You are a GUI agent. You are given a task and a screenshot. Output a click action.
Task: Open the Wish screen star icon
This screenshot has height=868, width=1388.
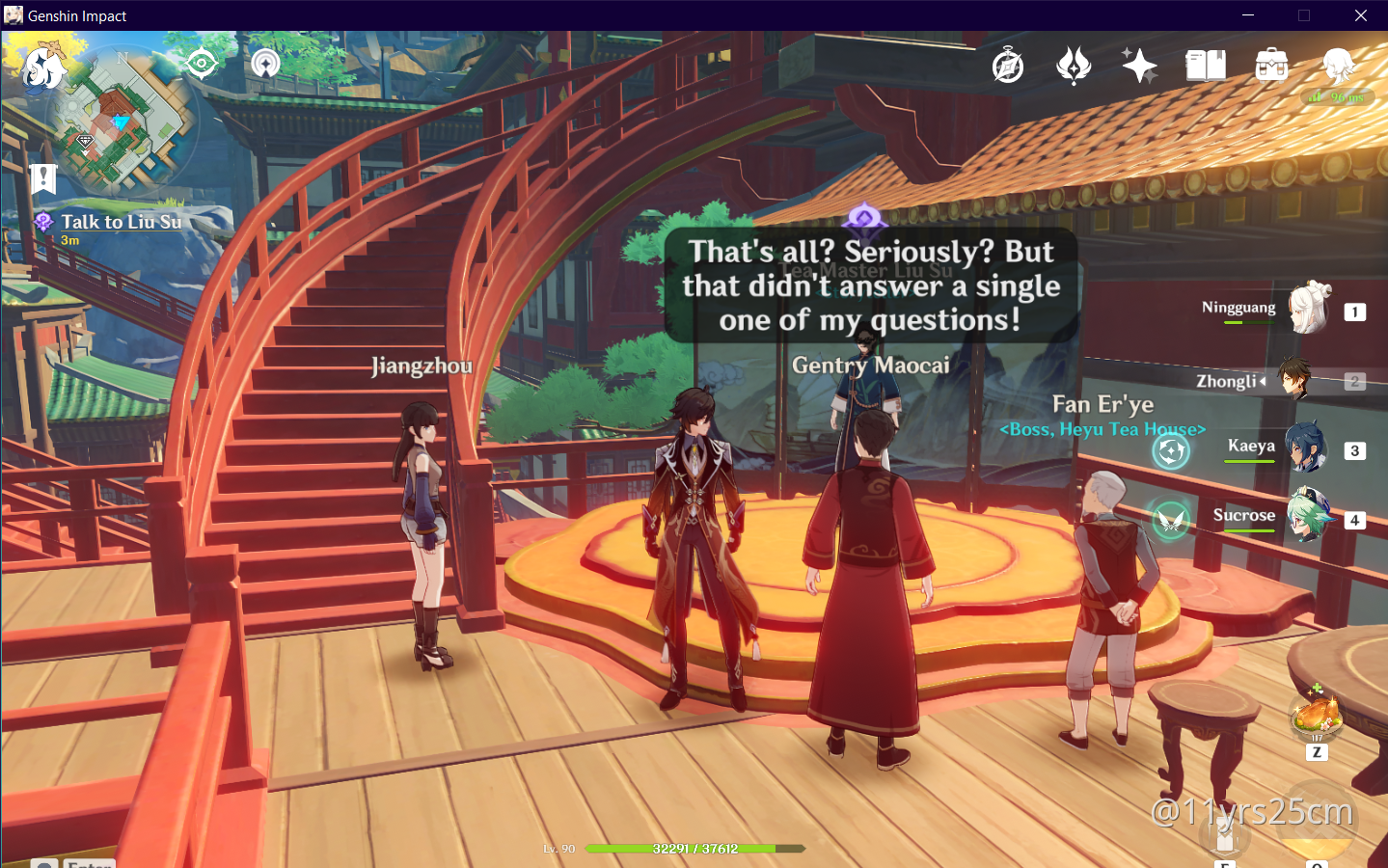[1139, 65]
